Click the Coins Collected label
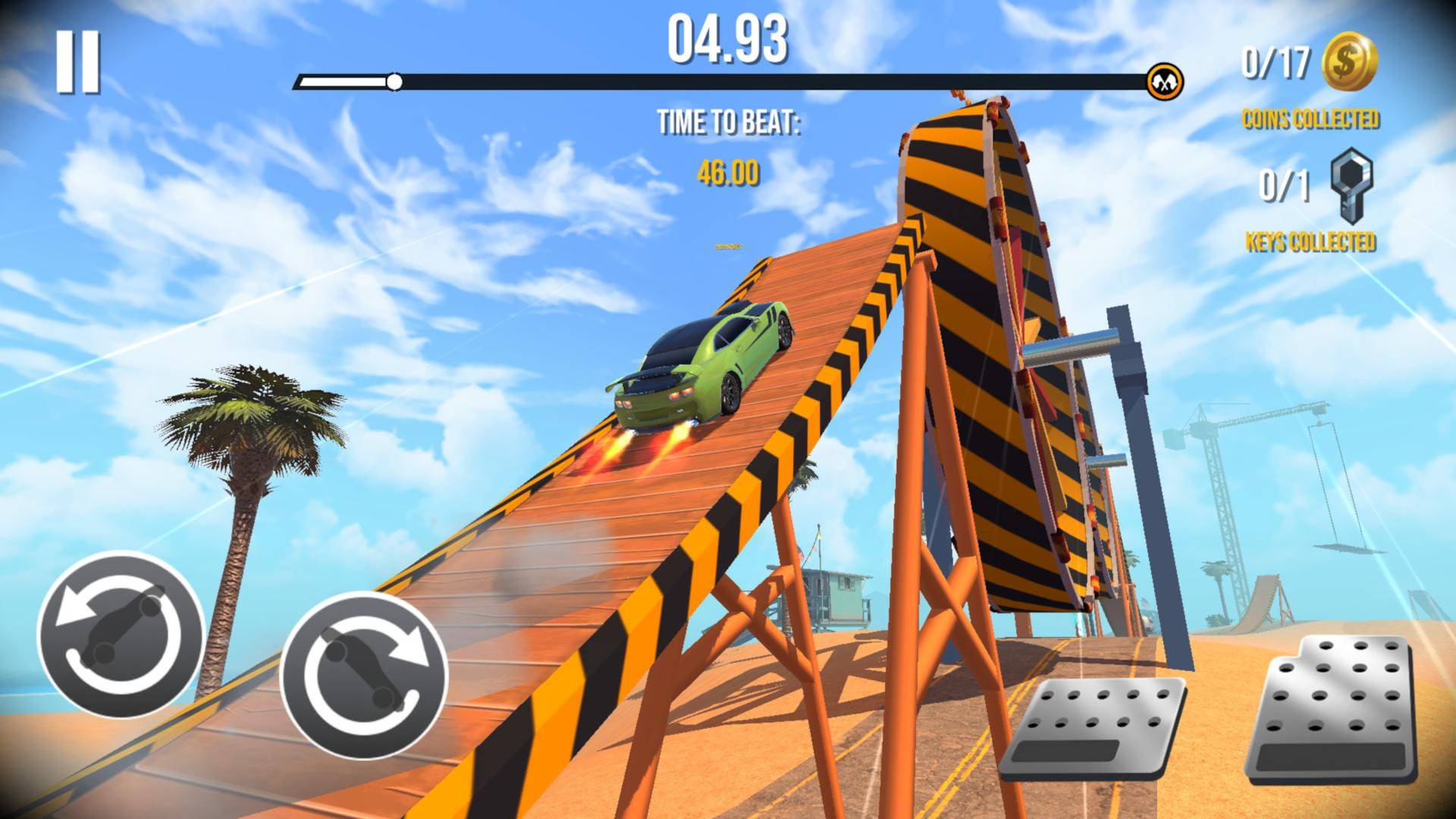Image resolution: width=1456 pixels, height=819 pixels. click(x=1312, y=118)
